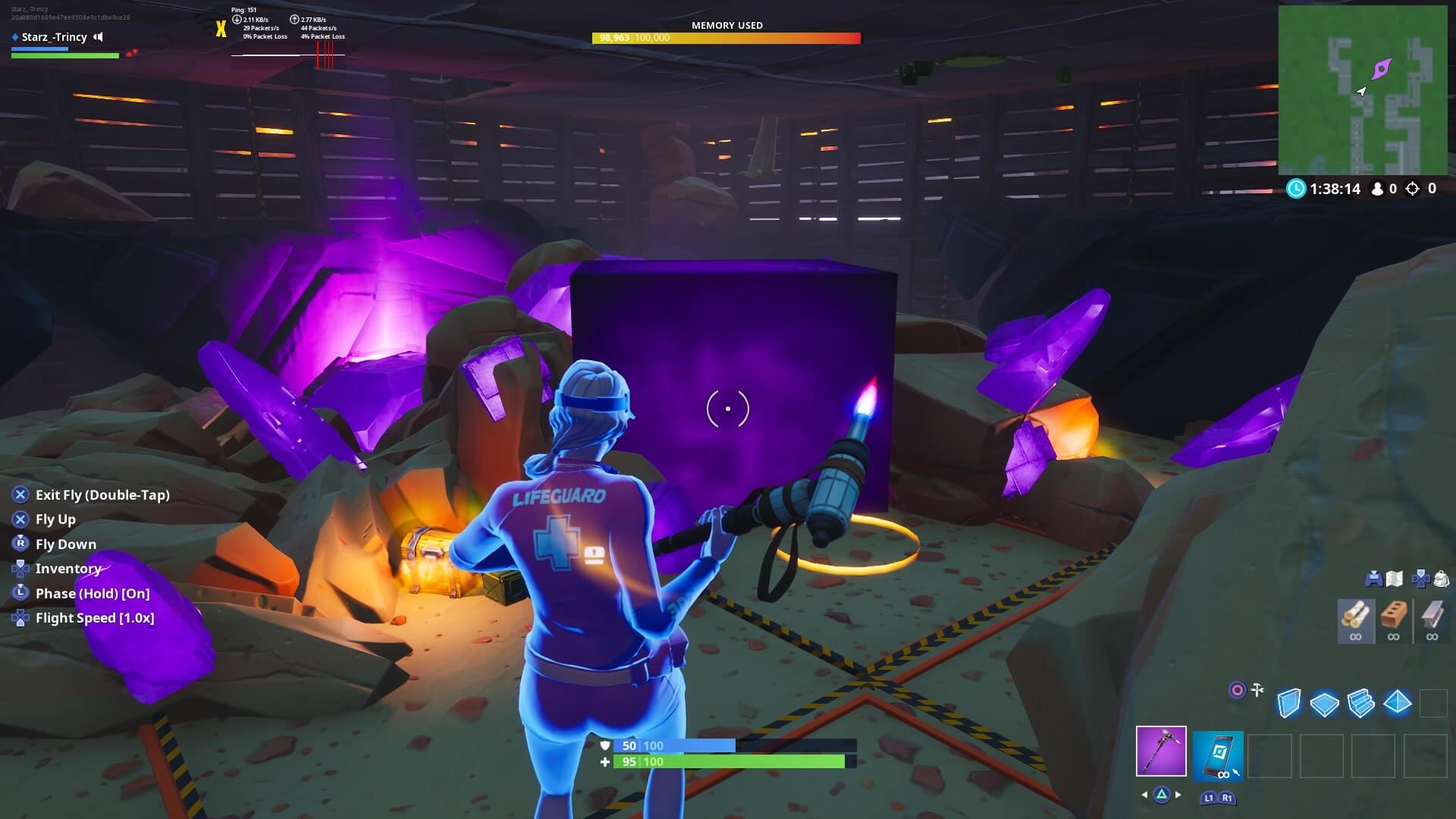Select the Creative phone tool slot
The height and width of the screenshot is (819, 1456).
click(x=1219, y=756)
